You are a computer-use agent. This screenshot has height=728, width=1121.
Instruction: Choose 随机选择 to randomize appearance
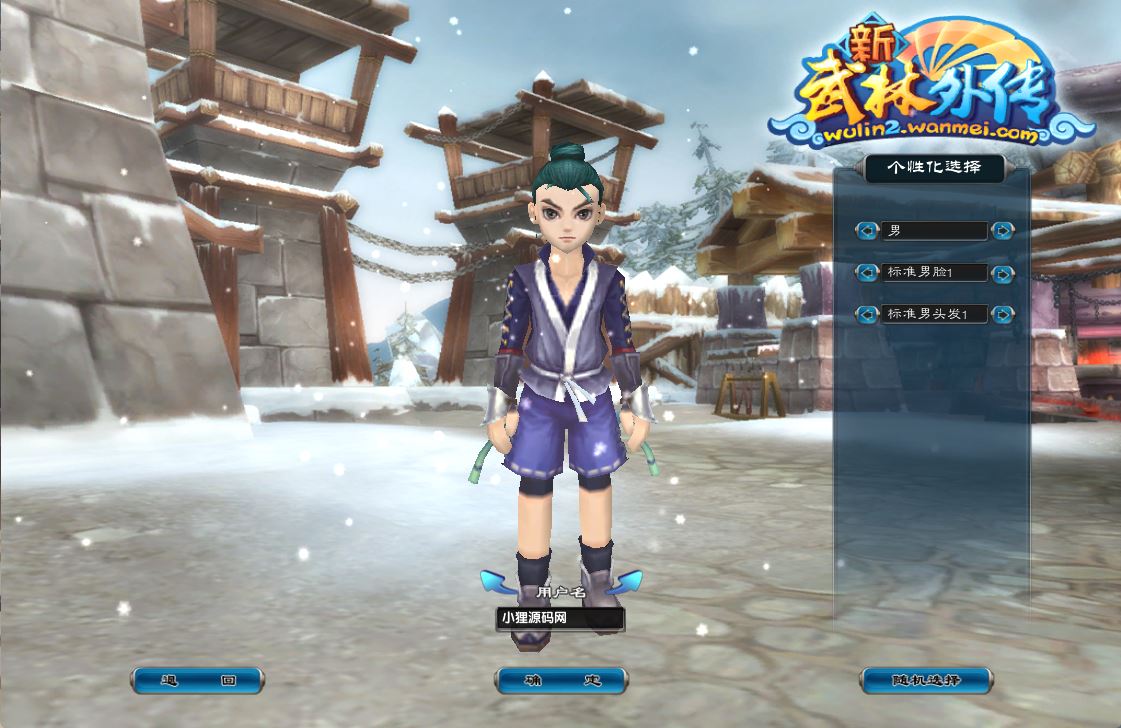(925, 681)
